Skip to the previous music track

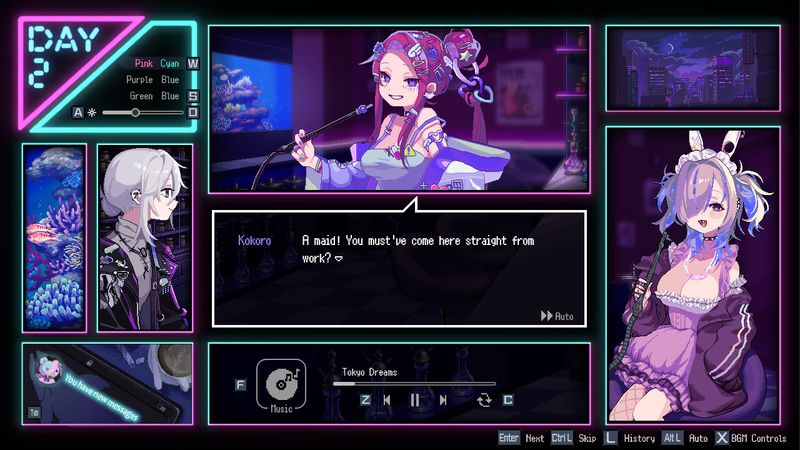(x=387, y=400)
